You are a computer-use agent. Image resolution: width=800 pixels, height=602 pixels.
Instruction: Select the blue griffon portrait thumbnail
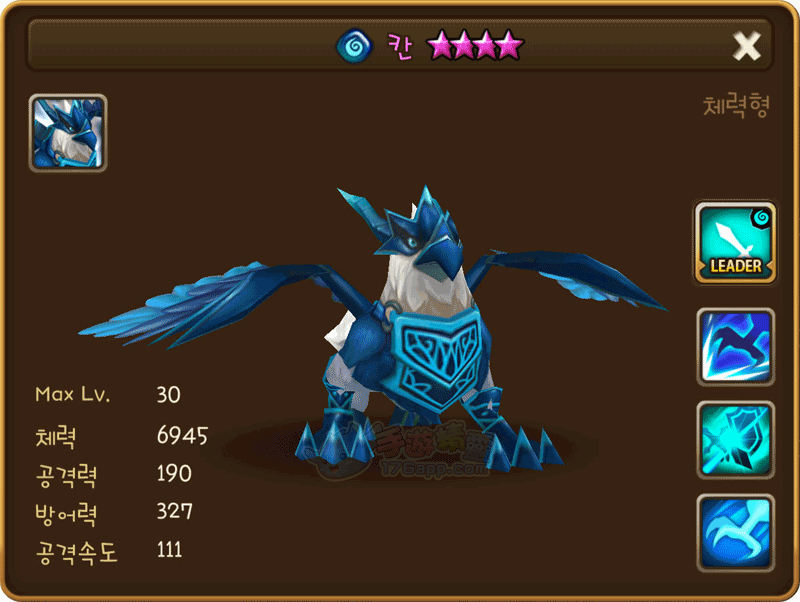(x=68, y=133)
